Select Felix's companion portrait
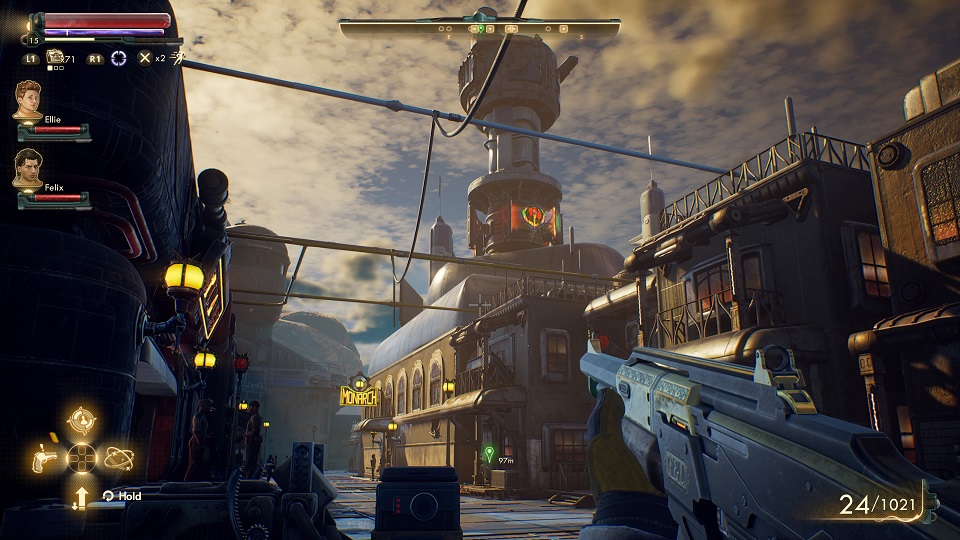Image resolution: width=960 pixels, height=540 pixels. pos(28,168)
